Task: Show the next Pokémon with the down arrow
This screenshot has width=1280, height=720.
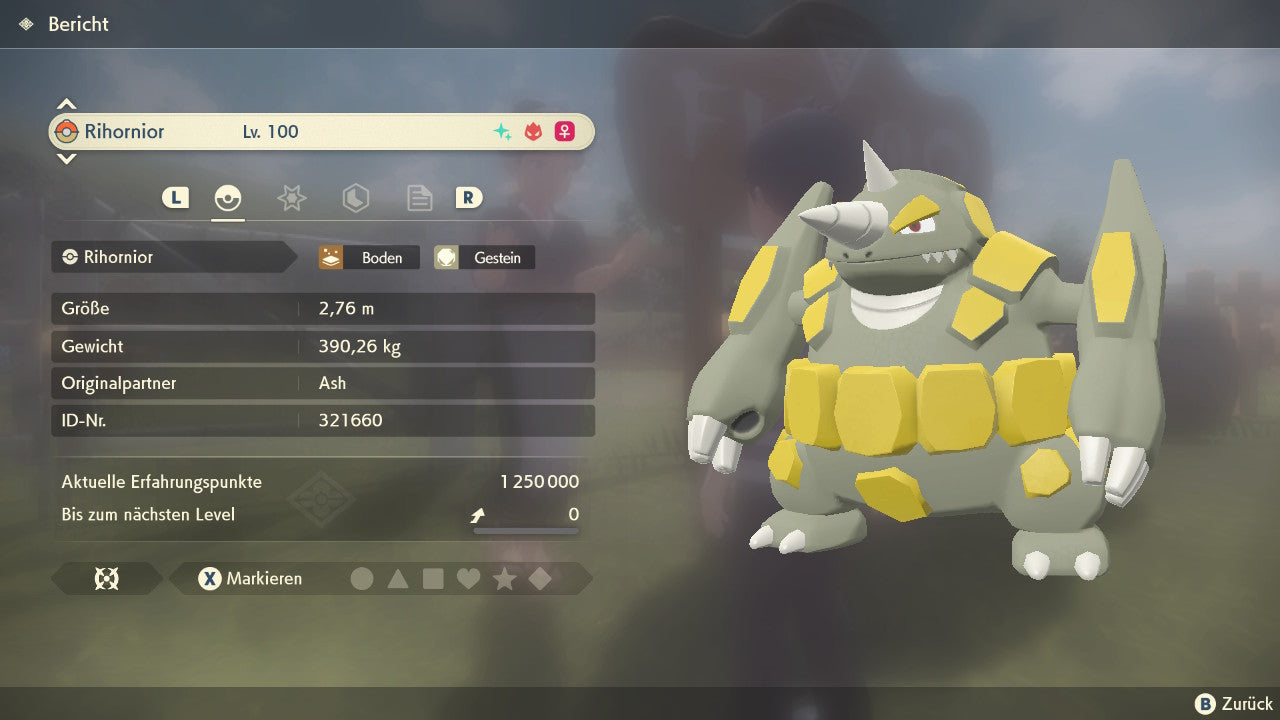Action: pyautogui.click(x=66, y=159)
